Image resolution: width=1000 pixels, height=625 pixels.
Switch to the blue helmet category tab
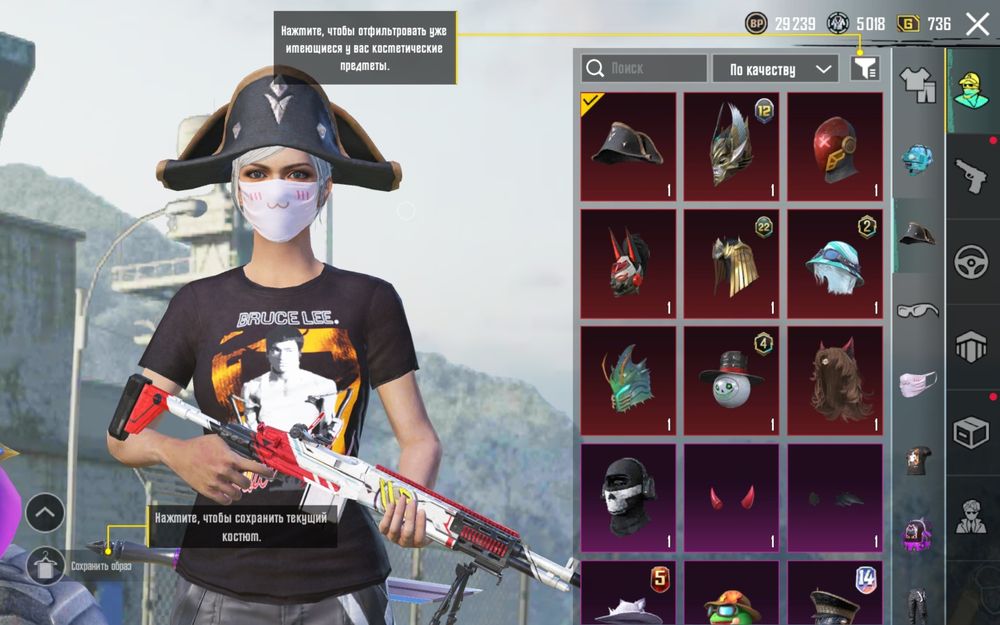(x=917, y=159)
